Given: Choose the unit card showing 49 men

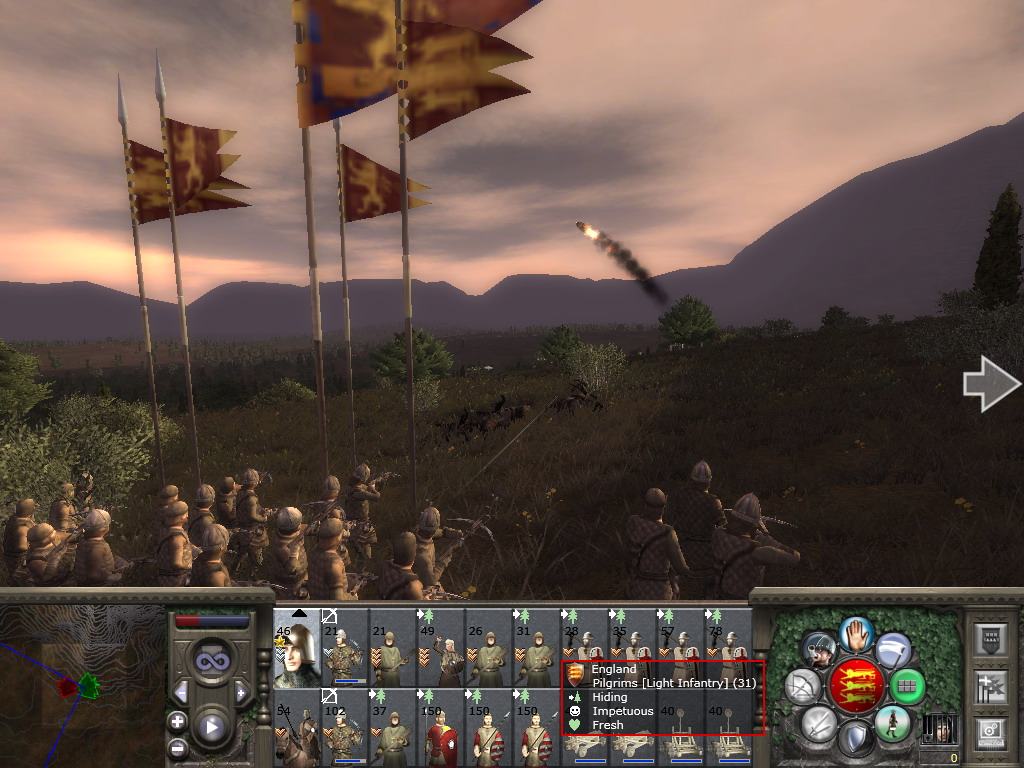Looking at the screenshot, I should pyautogui.click(x=440, y=648).
